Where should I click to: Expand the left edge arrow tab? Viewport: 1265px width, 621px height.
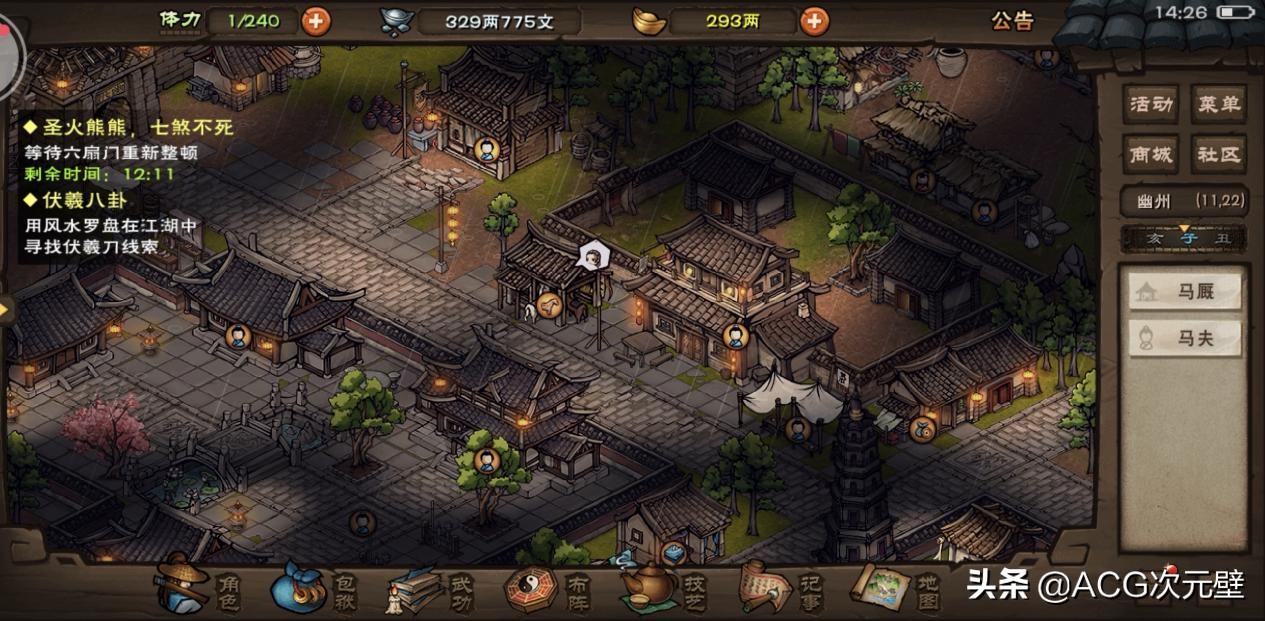(6, 309)
